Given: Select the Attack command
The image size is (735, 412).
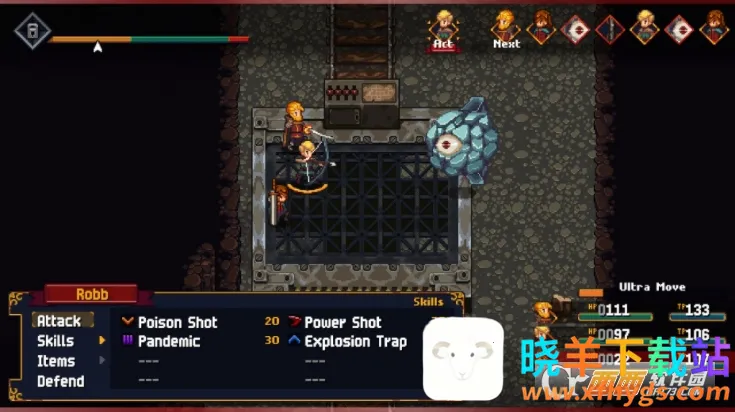Looking at the screenshot, I should [59, 321].
